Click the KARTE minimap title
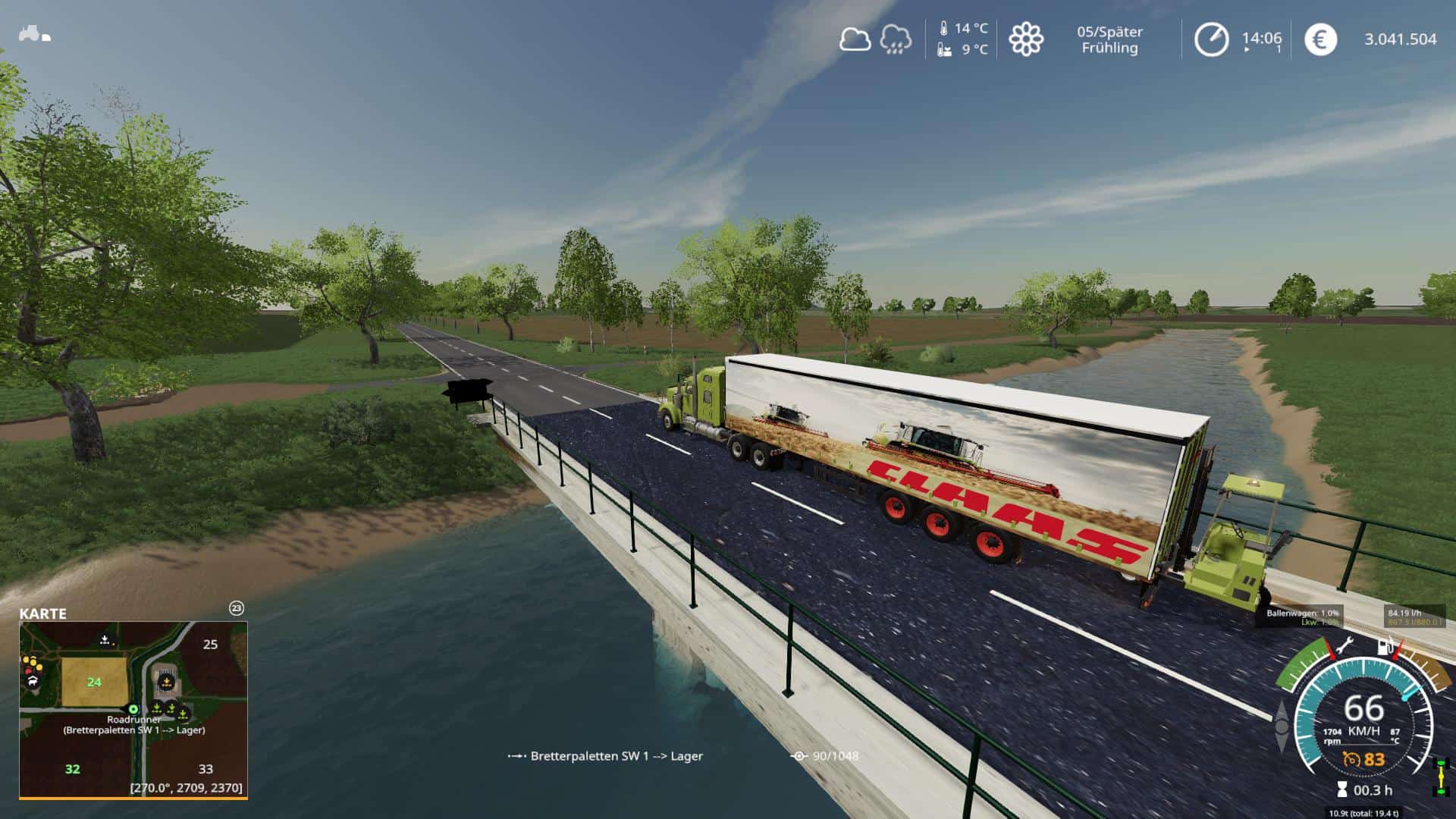Viewport: 1456px width, 819px height. point(43,613)
